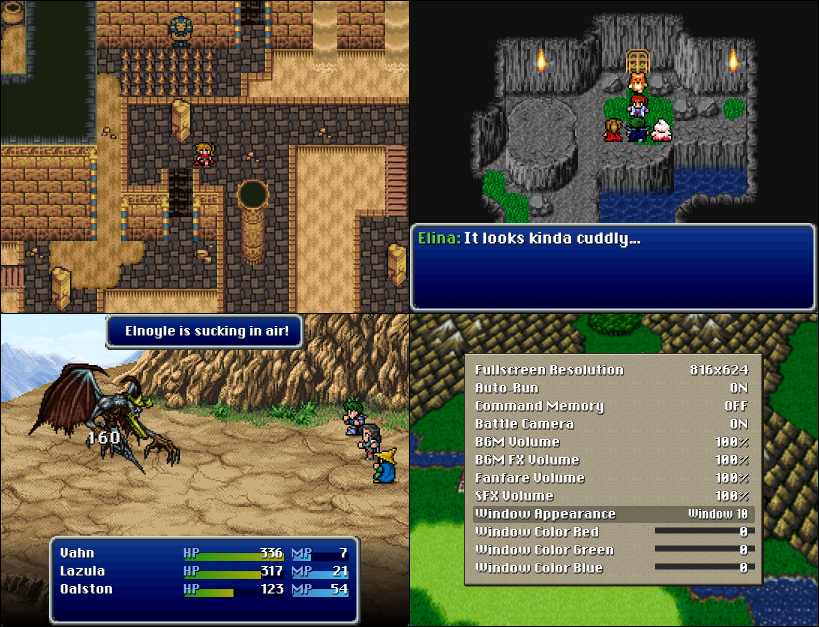This screenshot has width=819, height=627.
Task: Select the Fullscreen Resolution option
Action: point(612,370)
